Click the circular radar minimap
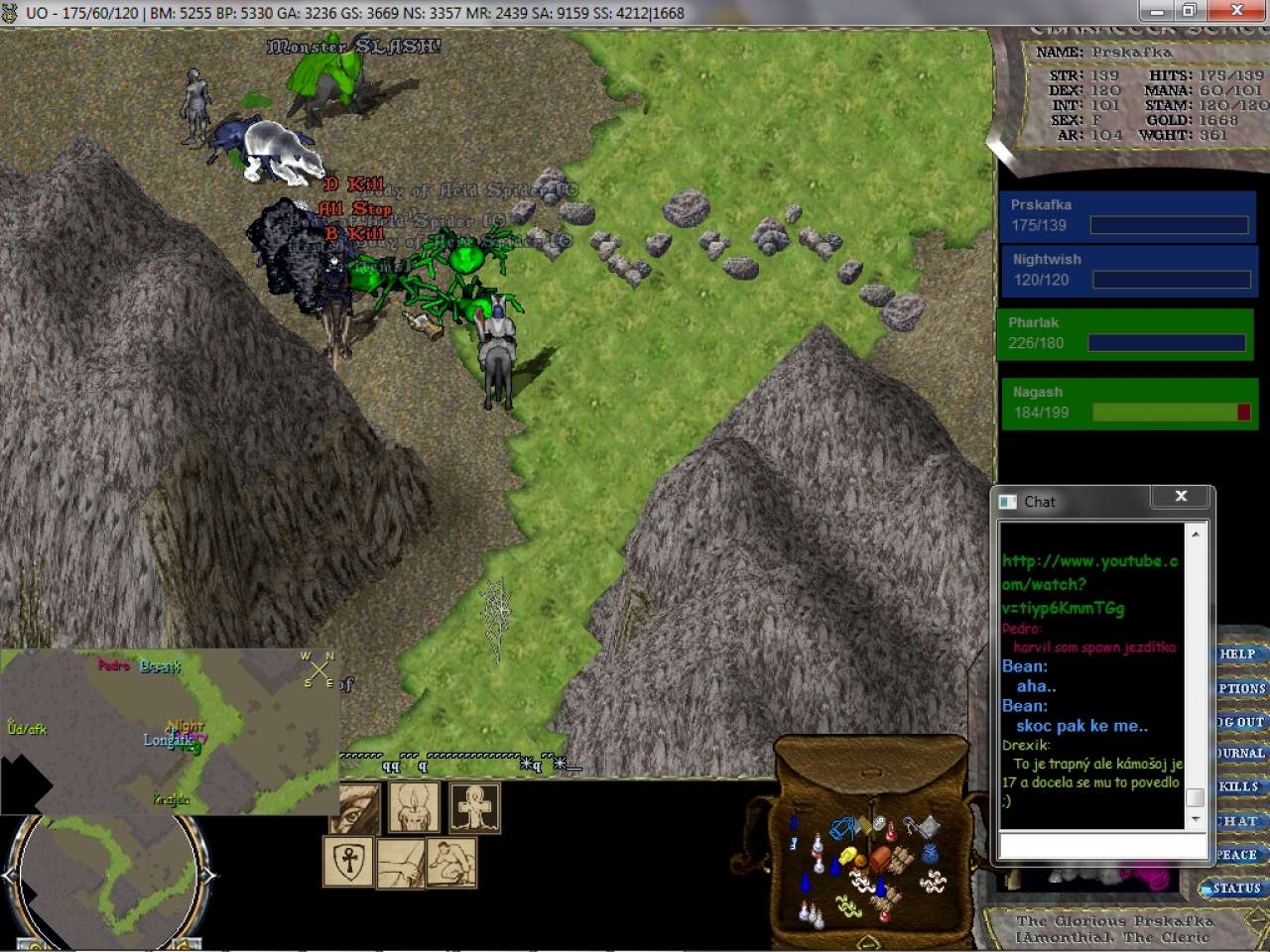This screenshot has height=952, width=1270. pos(109,878)
